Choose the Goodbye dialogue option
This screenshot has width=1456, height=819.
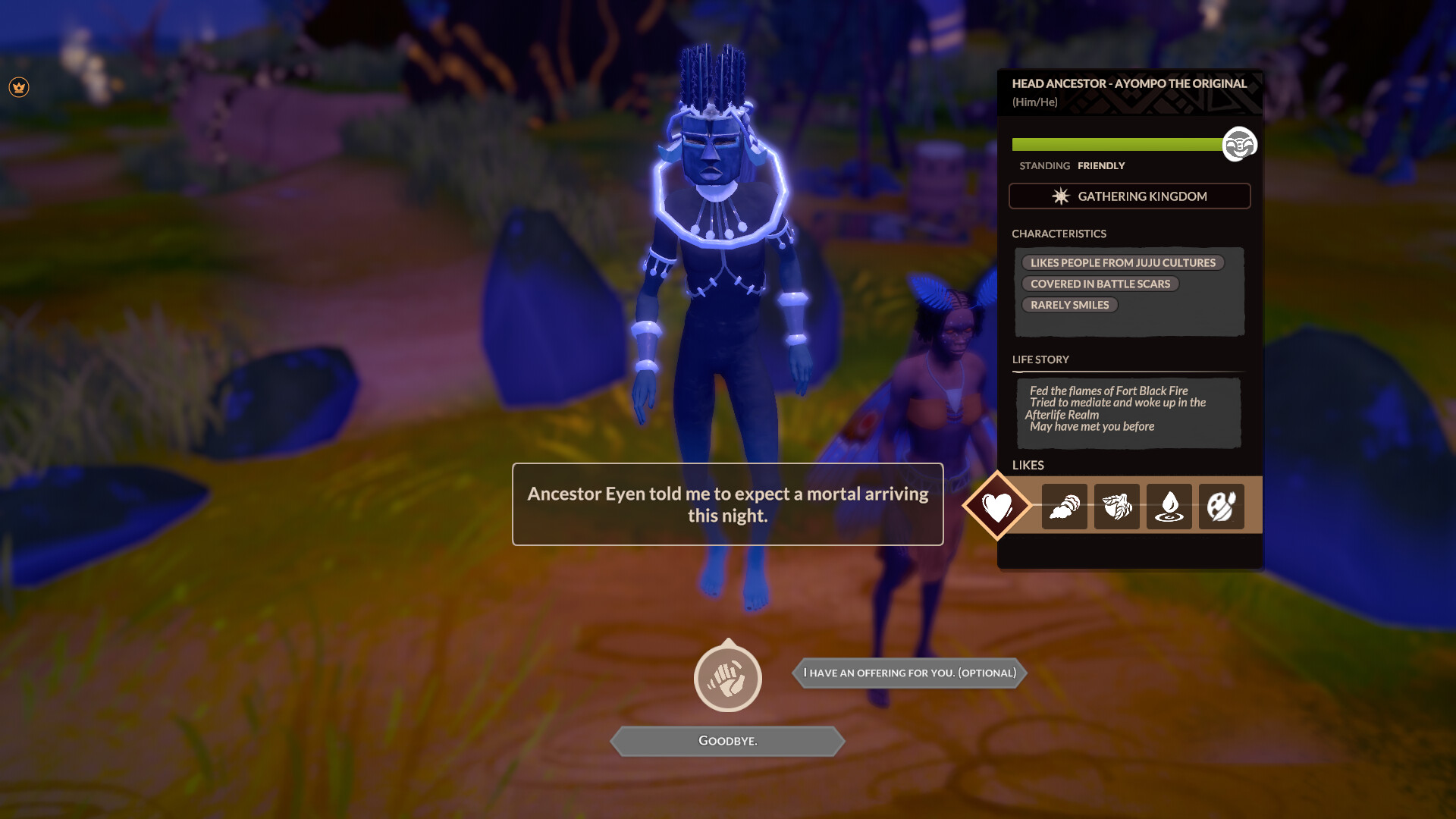(727, 741)
